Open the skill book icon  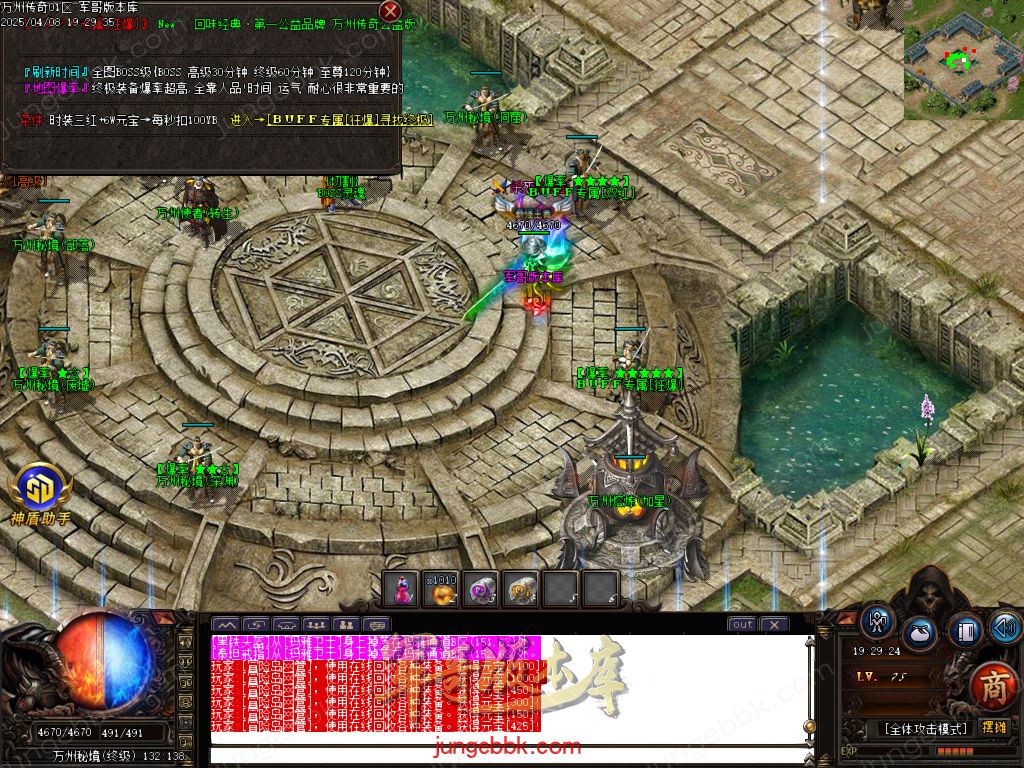(x=963, y=632)
